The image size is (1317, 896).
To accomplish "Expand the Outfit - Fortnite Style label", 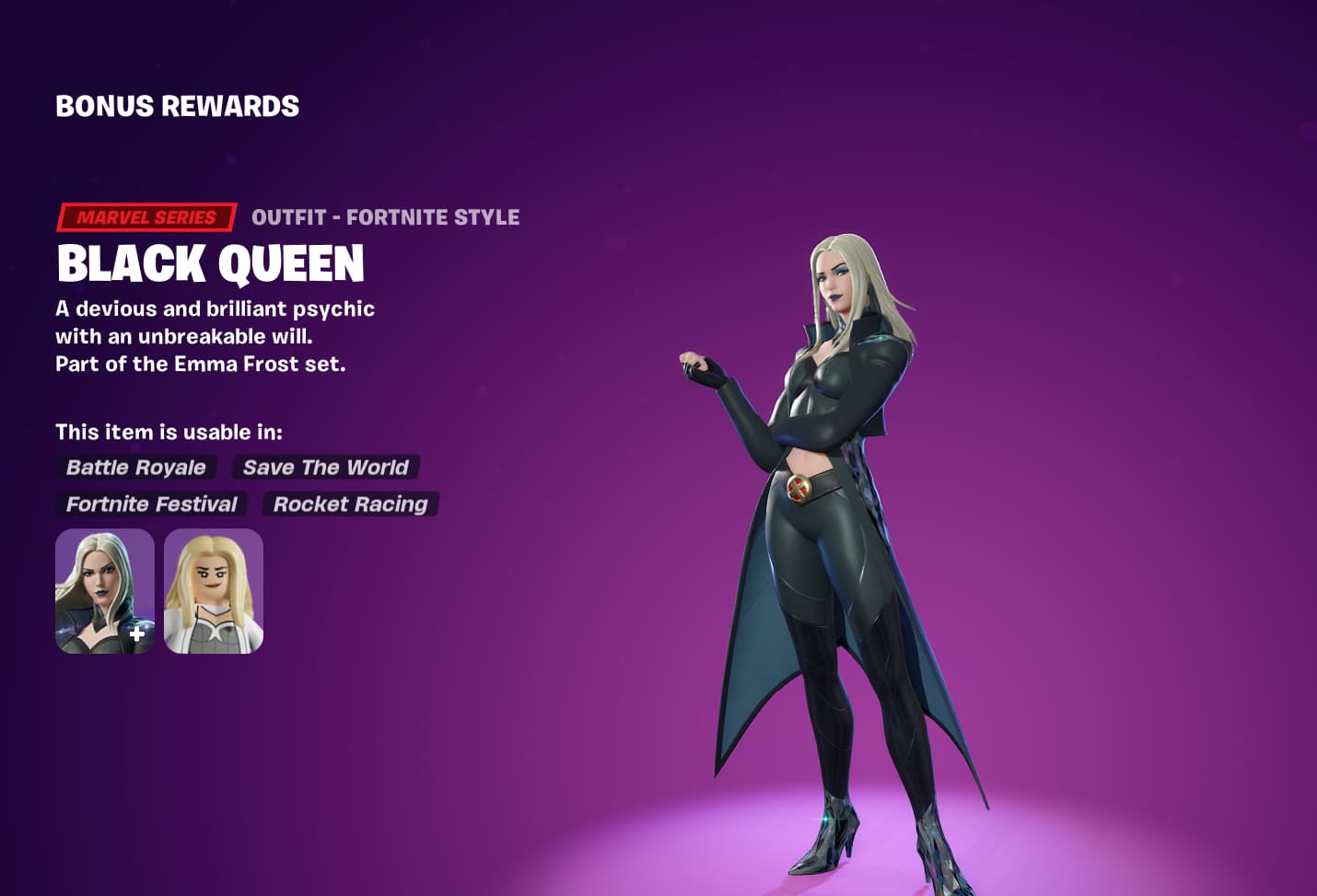I will [386, 217].
